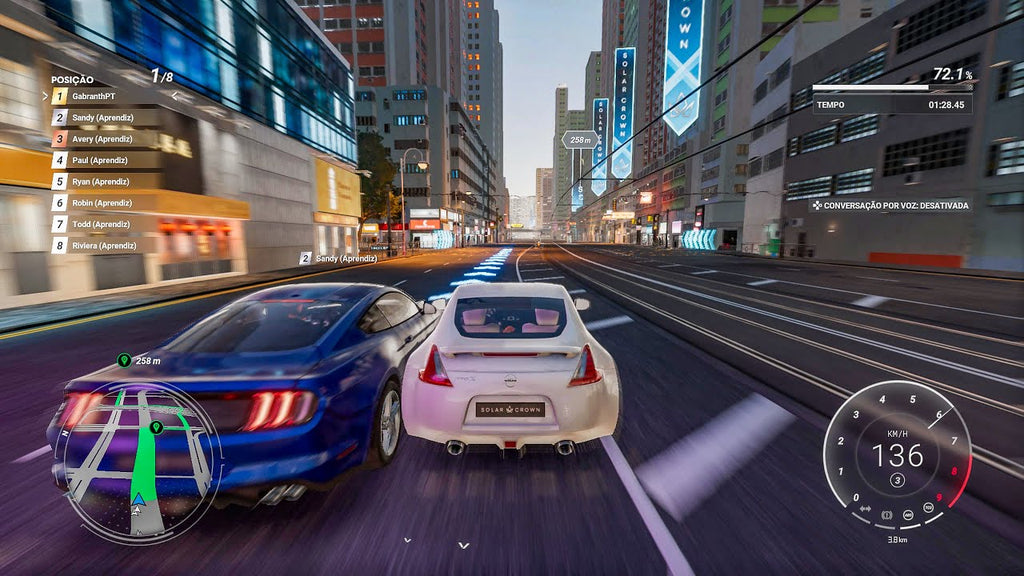Choose Robin (Aprendiz) in the position list
Screen dimensions: 1024x576
(x=101, y=203)
